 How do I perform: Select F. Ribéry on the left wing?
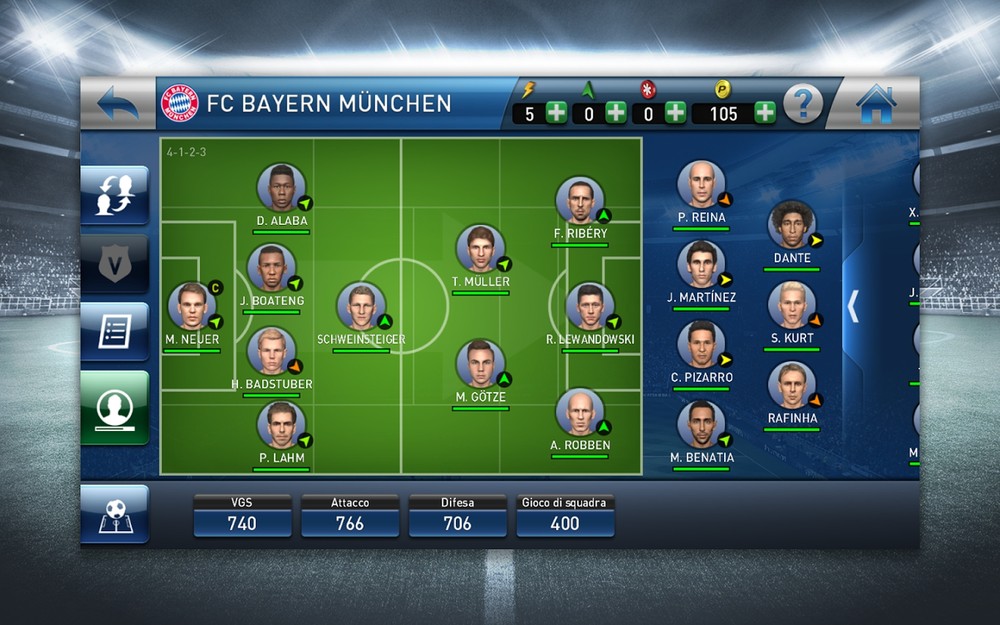click(x=580, y=201)
